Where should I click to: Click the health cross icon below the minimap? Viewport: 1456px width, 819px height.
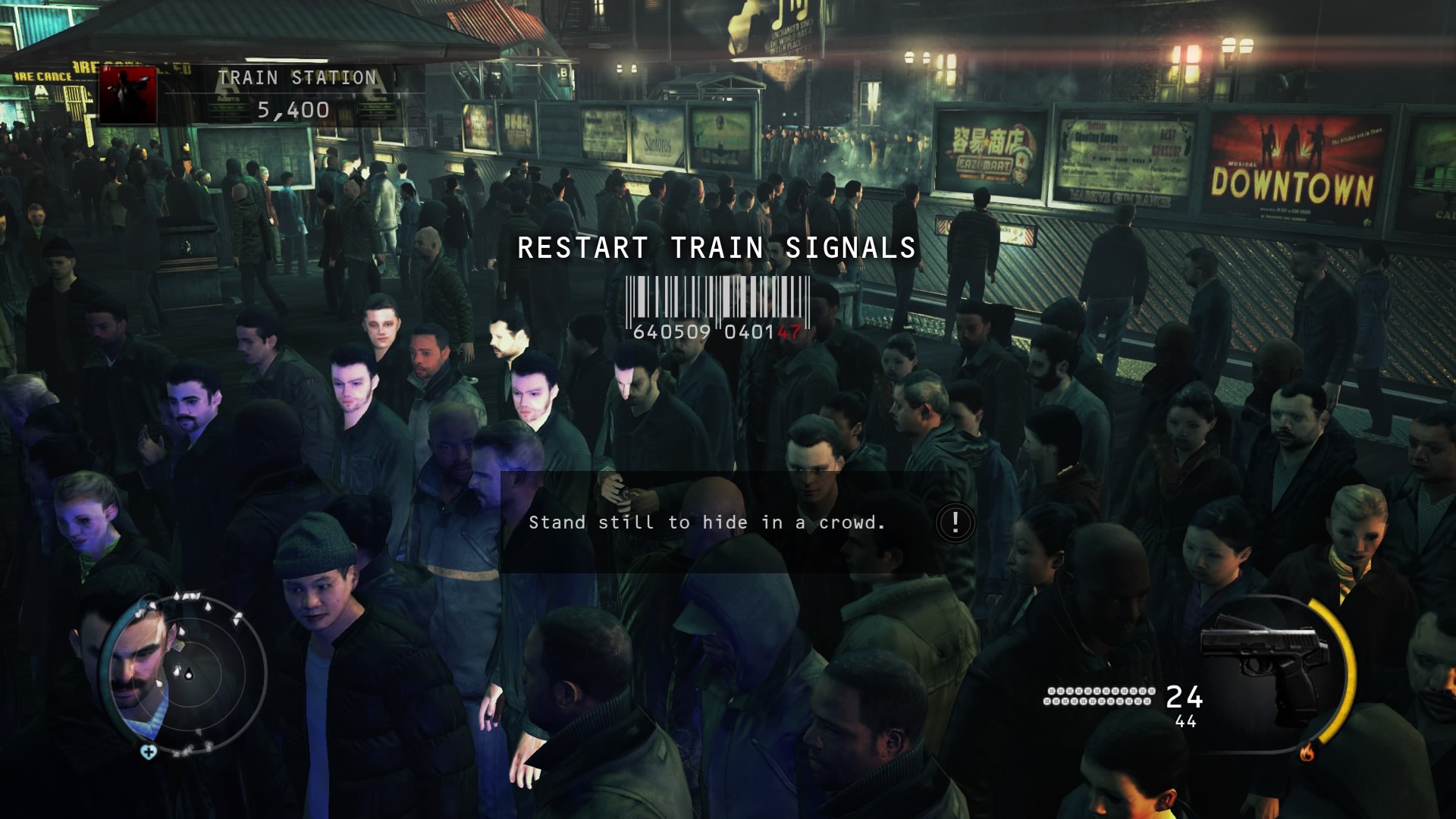[x=149, y=752]
